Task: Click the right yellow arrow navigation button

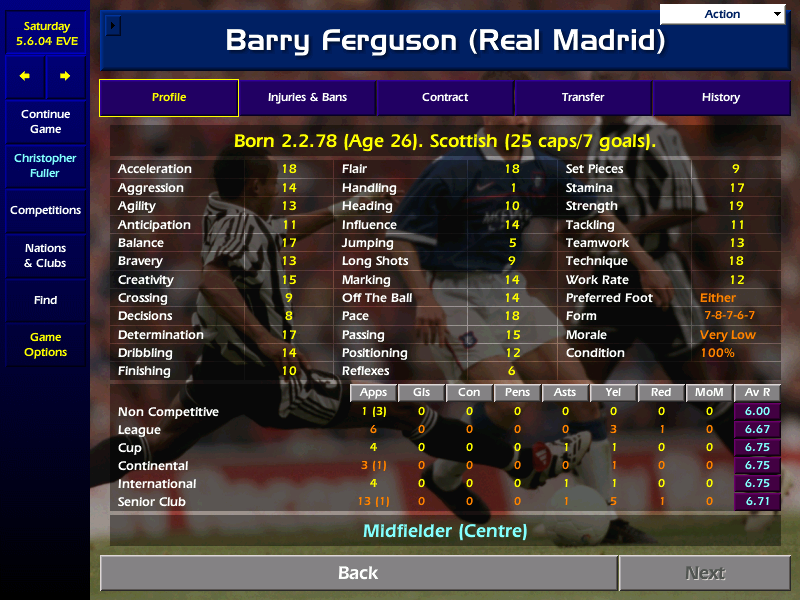Action: coord(65,76)
